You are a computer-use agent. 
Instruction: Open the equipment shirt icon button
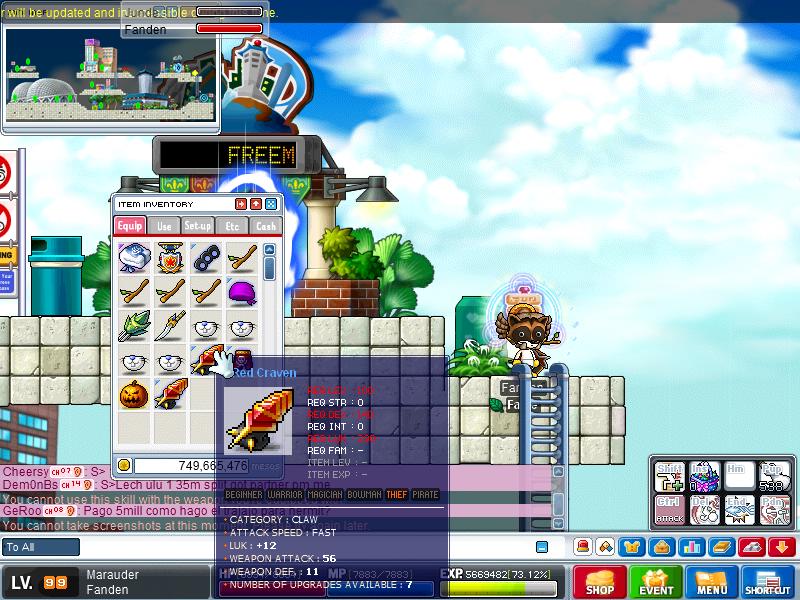(634, 547)
